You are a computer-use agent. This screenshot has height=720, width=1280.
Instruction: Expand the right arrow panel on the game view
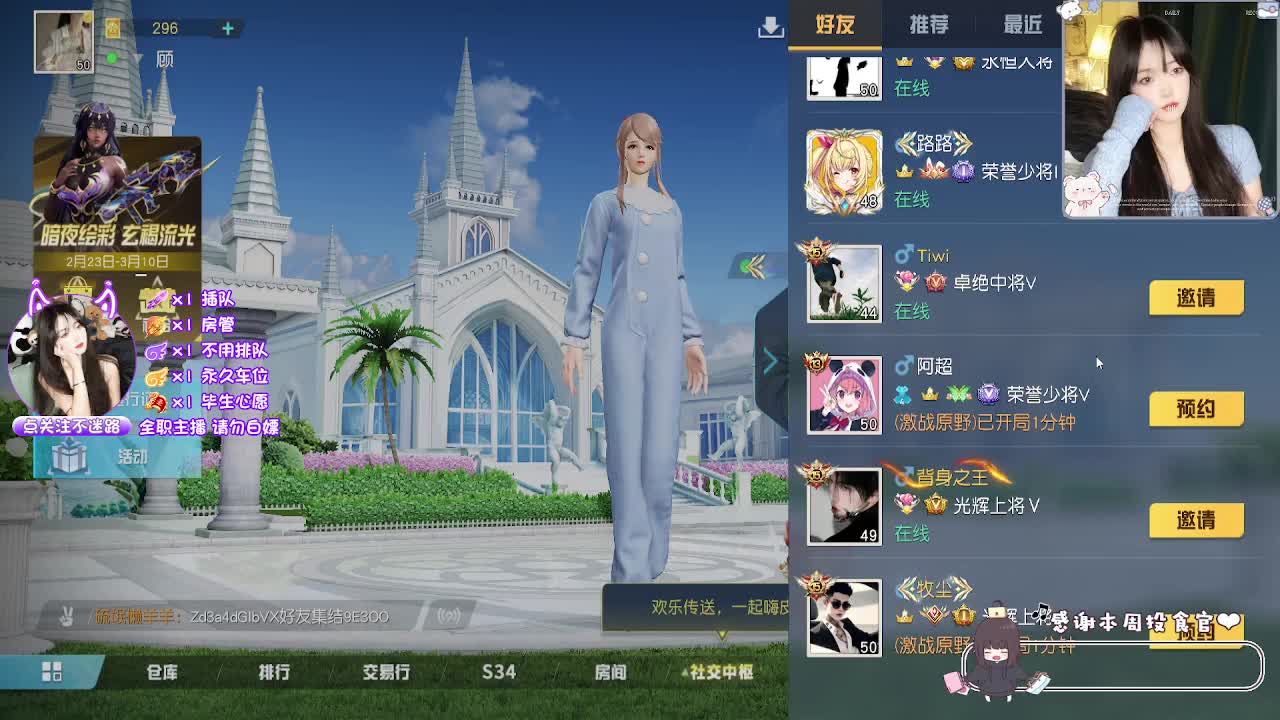pos(770,360)
